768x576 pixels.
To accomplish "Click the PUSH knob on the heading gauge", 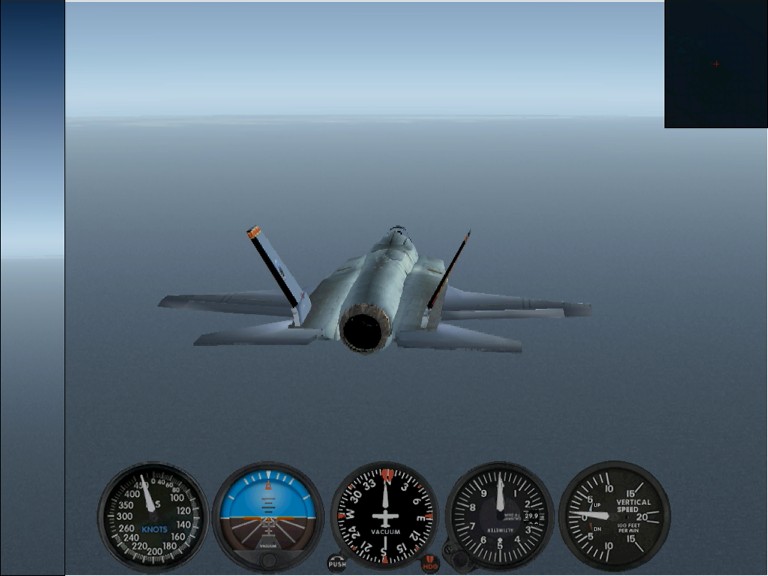I will pos(337,563).
